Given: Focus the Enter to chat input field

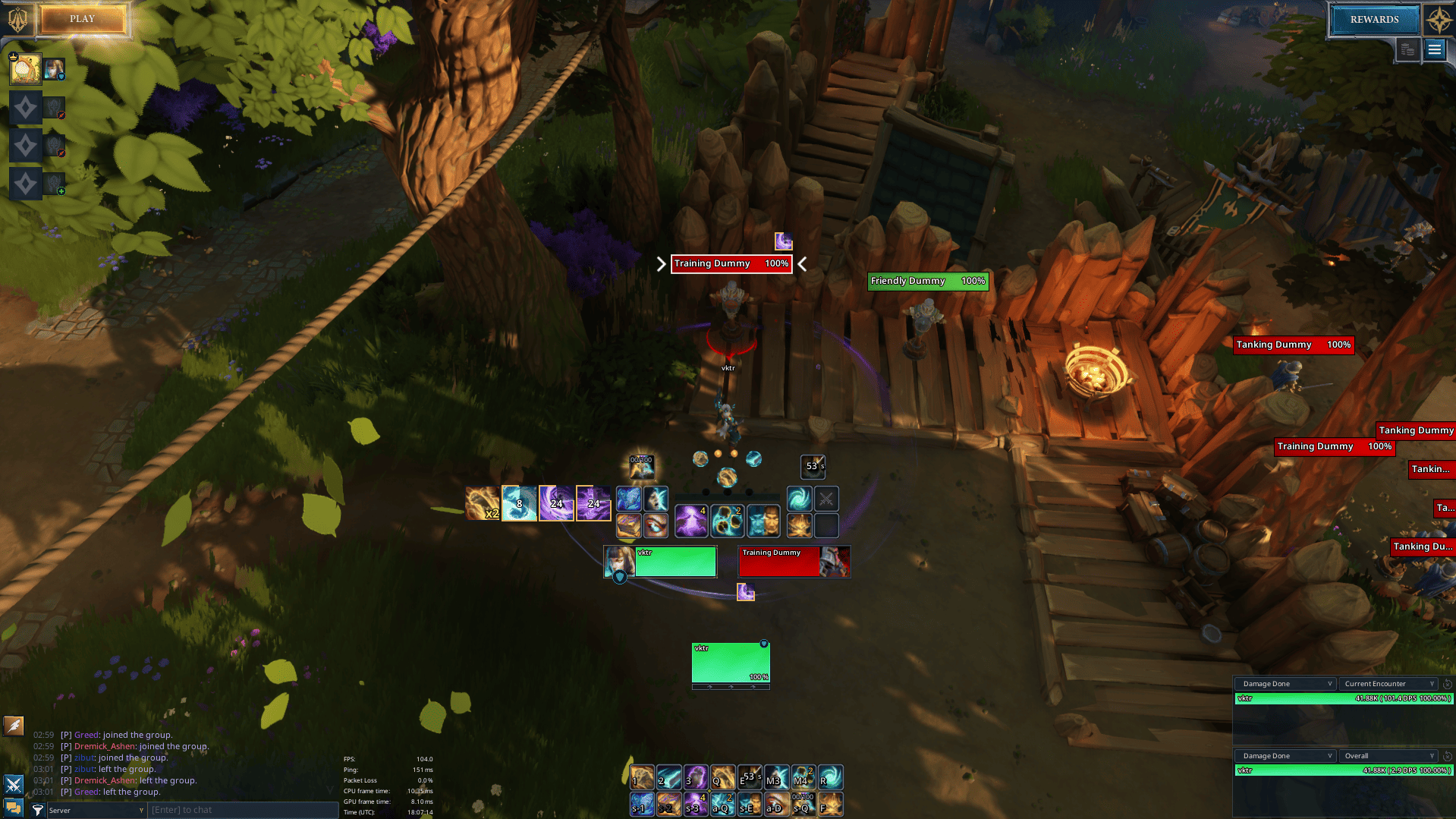Looking at the screenshot, I should pos(243,810).
